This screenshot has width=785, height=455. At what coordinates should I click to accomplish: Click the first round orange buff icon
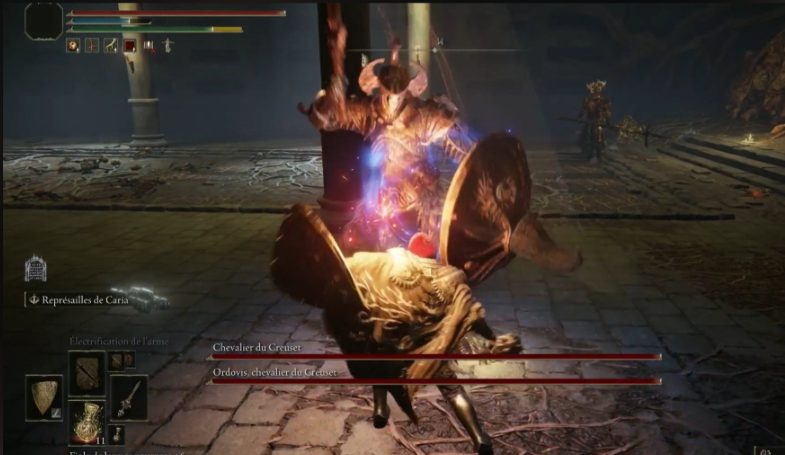pyautogui.click(x=73, y=45)
